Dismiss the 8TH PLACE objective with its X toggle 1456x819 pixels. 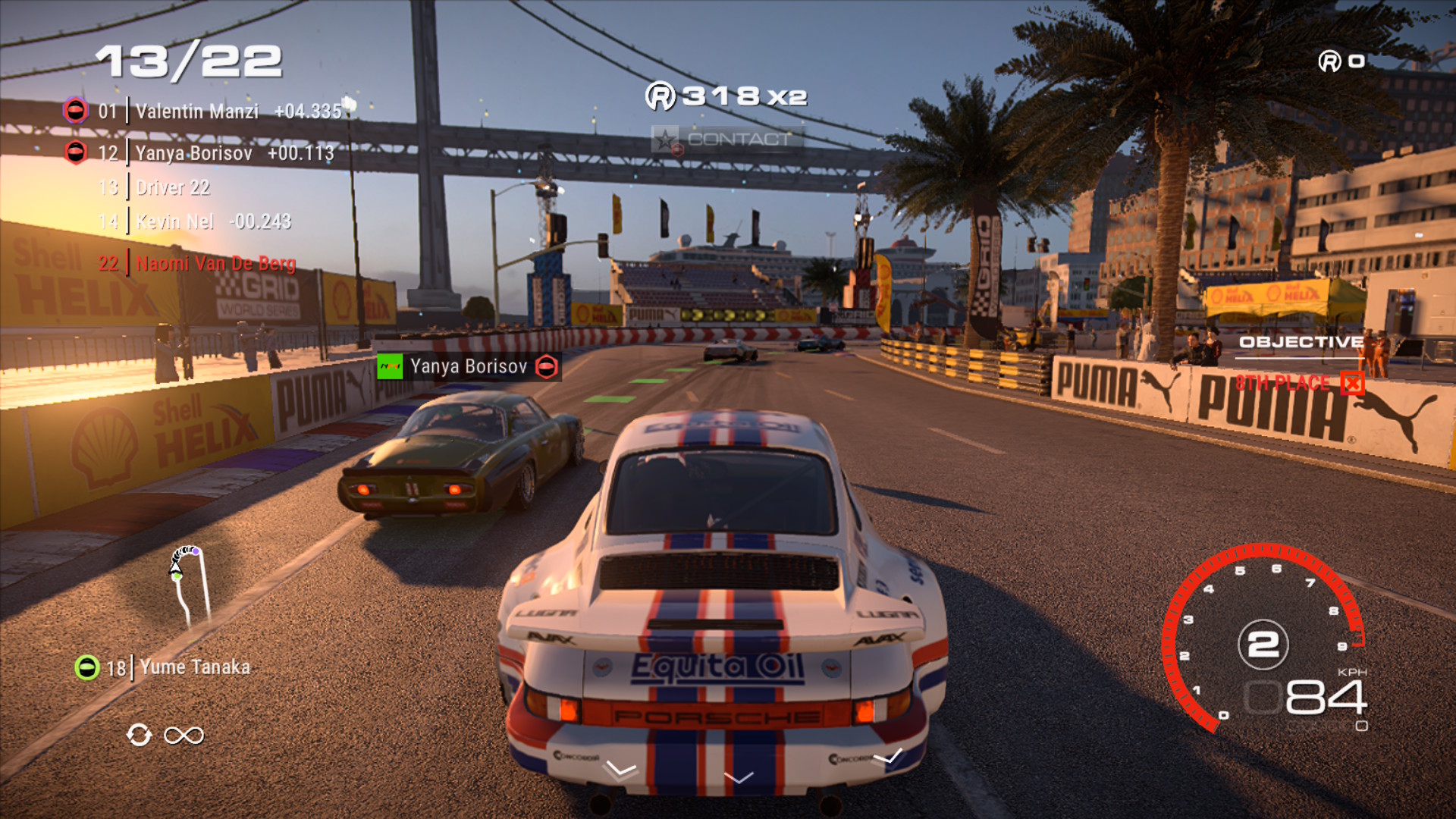(x=1354, y=384)
